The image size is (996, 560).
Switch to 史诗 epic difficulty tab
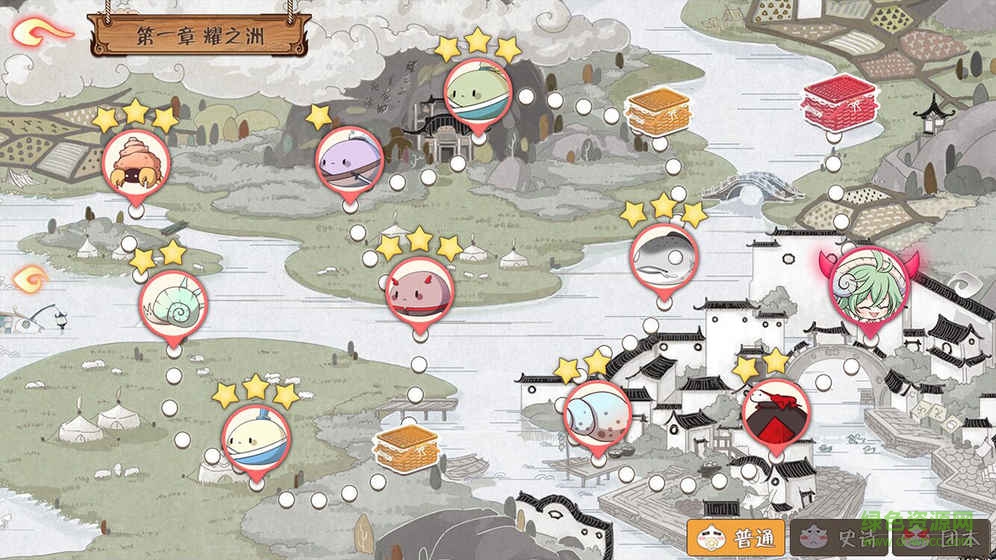click(x=837, y=537)
